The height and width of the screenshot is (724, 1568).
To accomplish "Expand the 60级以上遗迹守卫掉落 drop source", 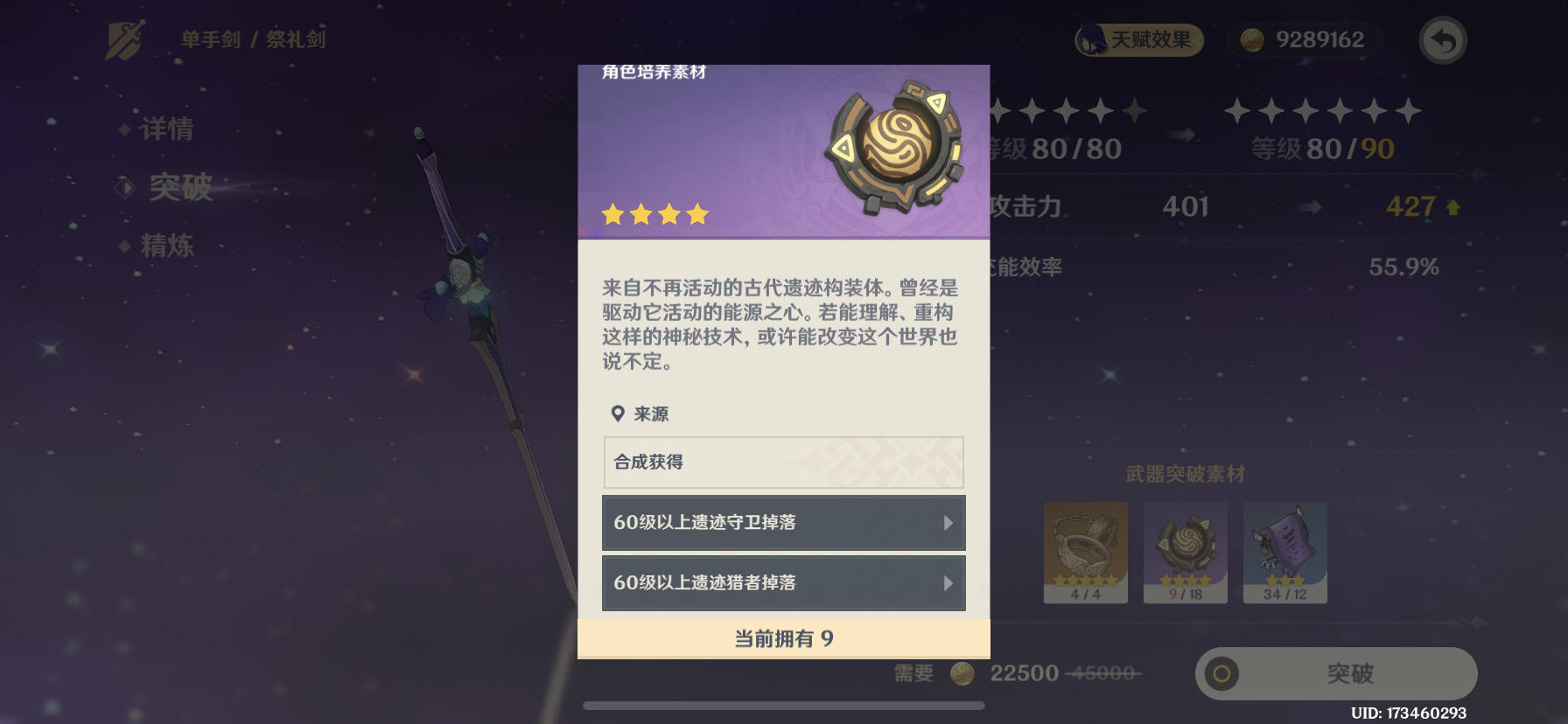I will click(781, 523).
